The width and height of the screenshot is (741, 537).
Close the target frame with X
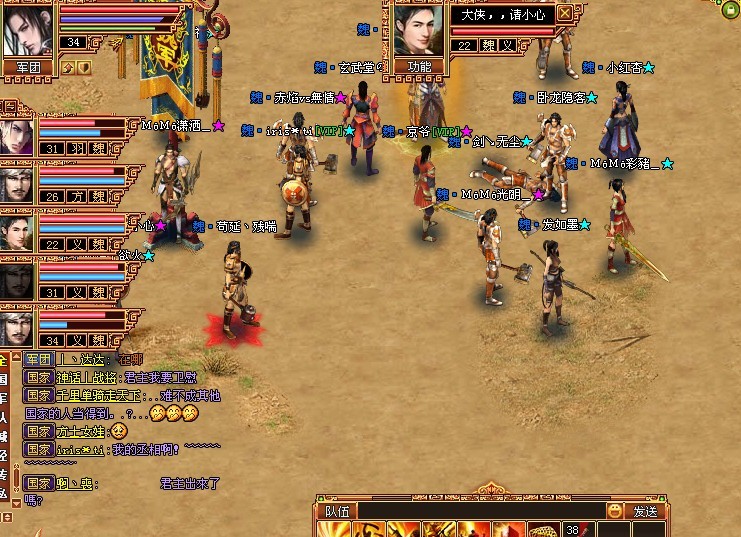[x=565, y=13]
